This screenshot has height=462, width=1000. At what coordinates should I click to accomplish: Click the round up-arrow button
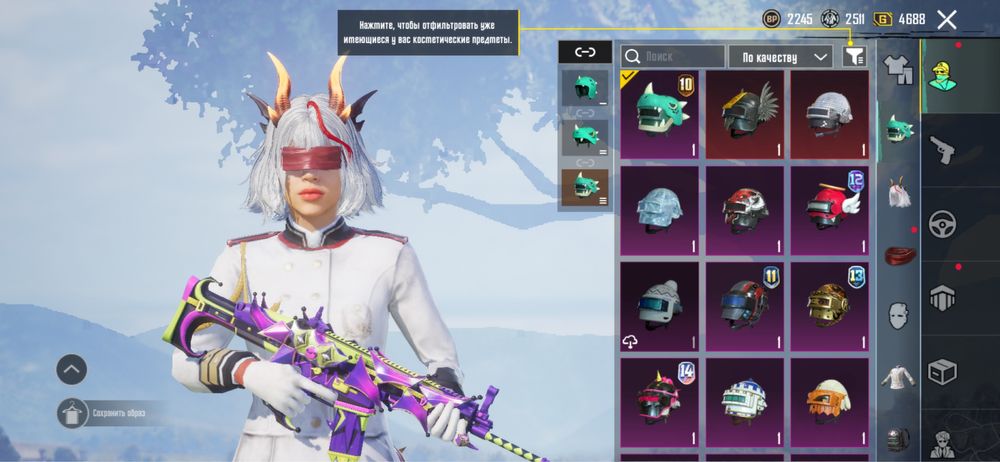tap(71, 369)
